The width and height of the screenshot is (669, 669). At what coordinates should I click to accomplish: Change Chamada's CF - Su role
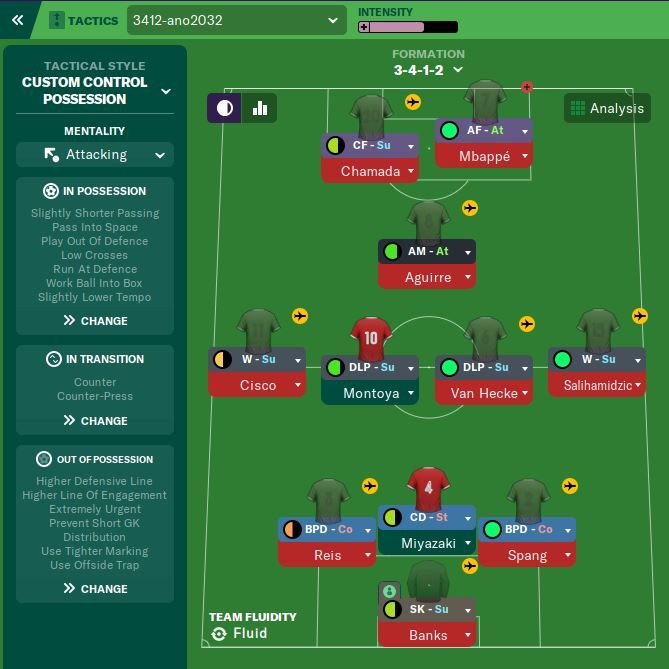[x=370, y=145]
